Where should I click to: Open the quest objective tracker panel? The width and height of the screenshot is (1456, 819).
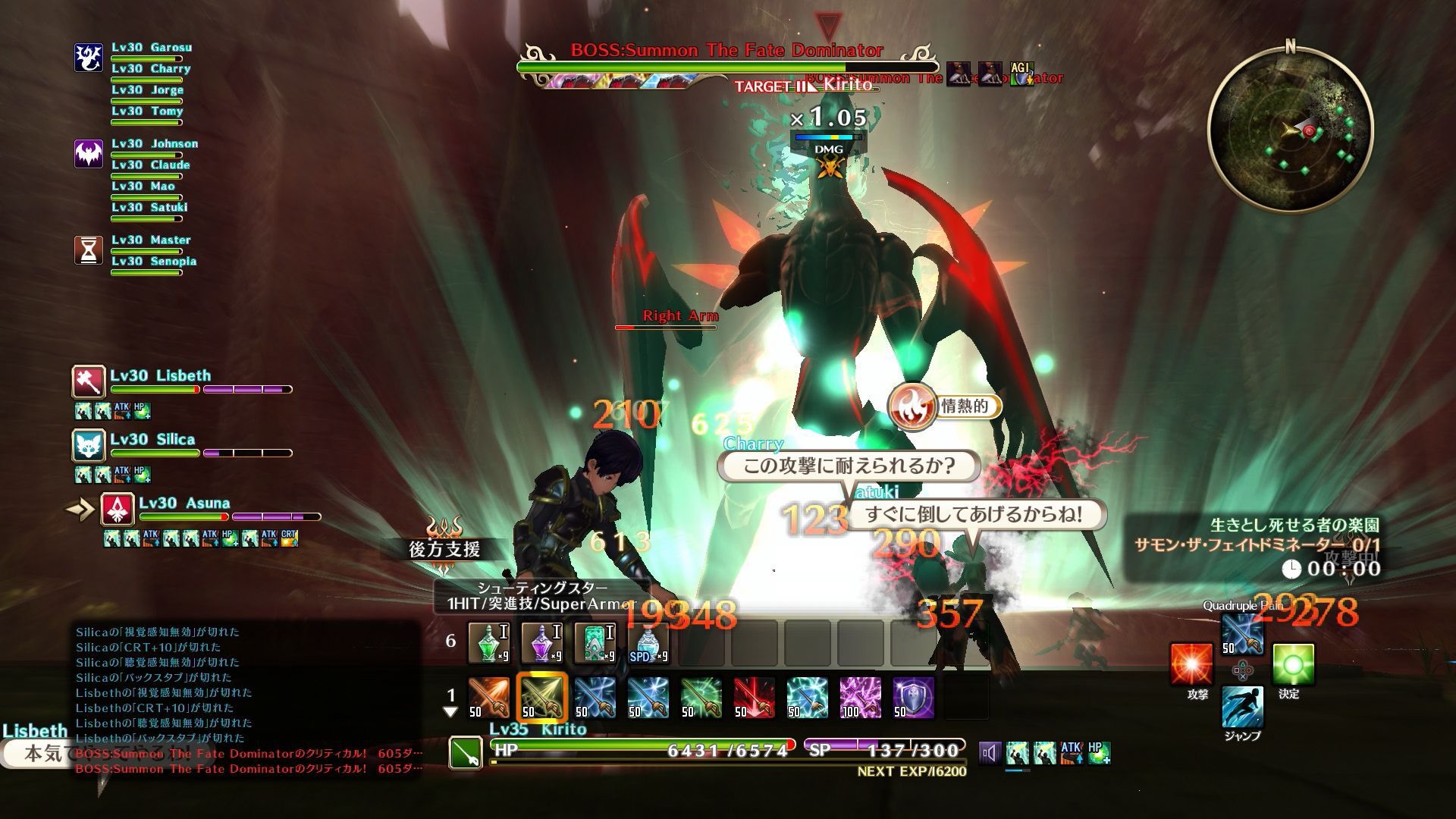click(1255, 546)
